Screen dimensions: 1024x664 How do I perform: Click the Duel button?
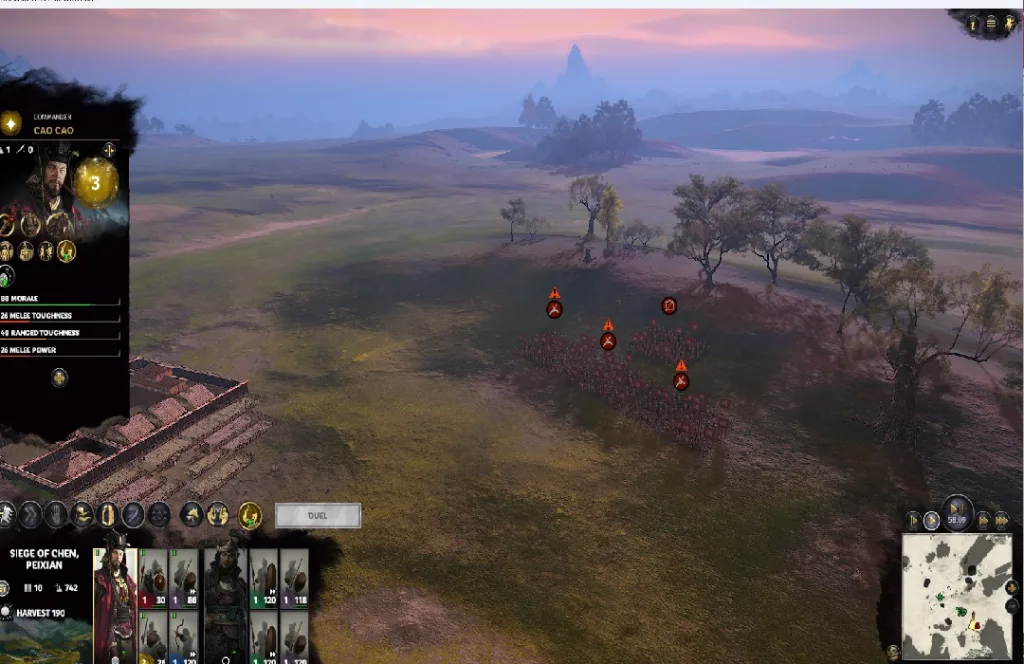tap(317, 516)
